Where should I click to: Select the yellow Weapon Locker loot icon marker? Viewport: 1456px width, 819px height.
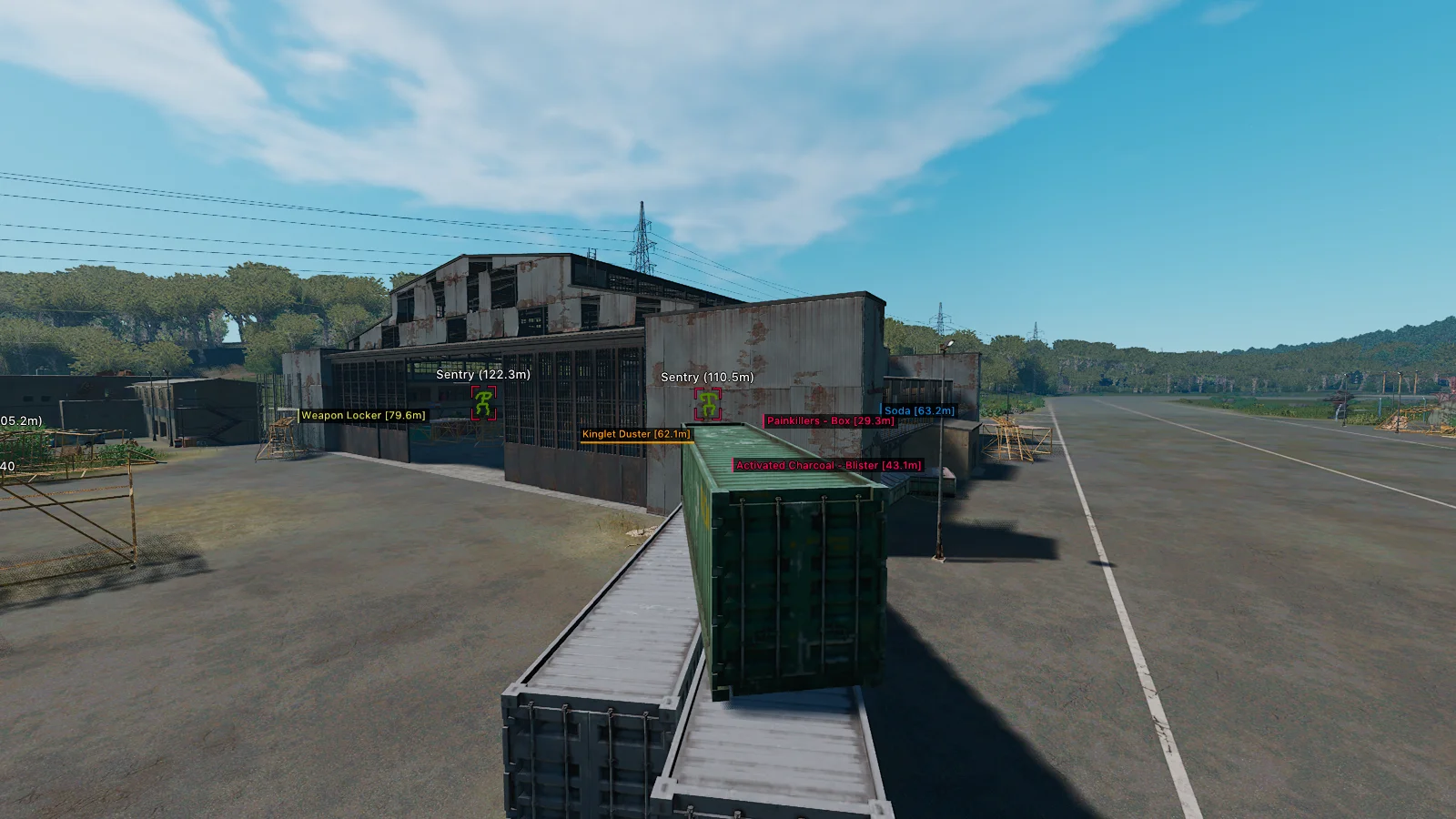[298, 415]
